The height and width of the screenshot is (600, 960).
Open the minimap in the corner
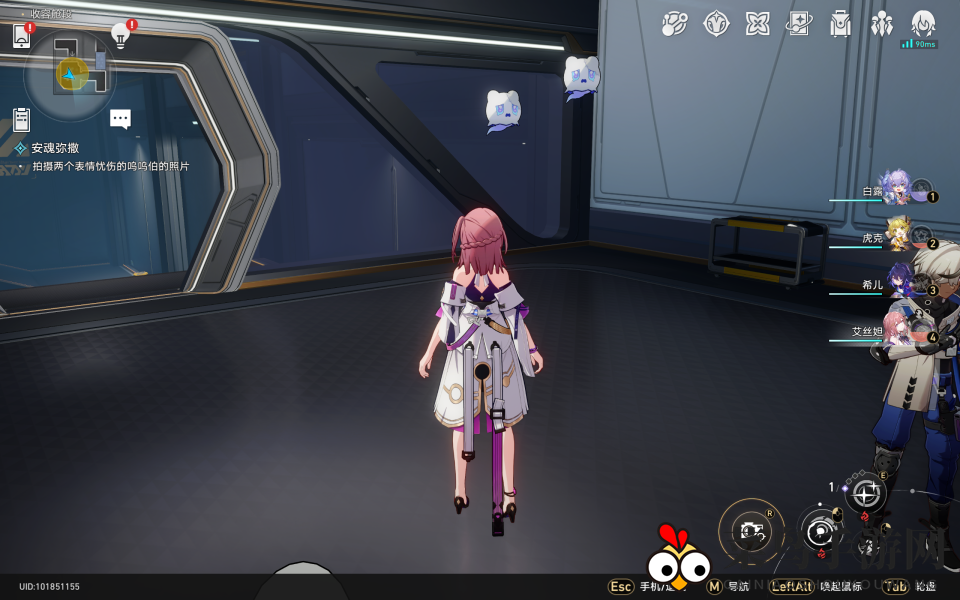(70, 73)
